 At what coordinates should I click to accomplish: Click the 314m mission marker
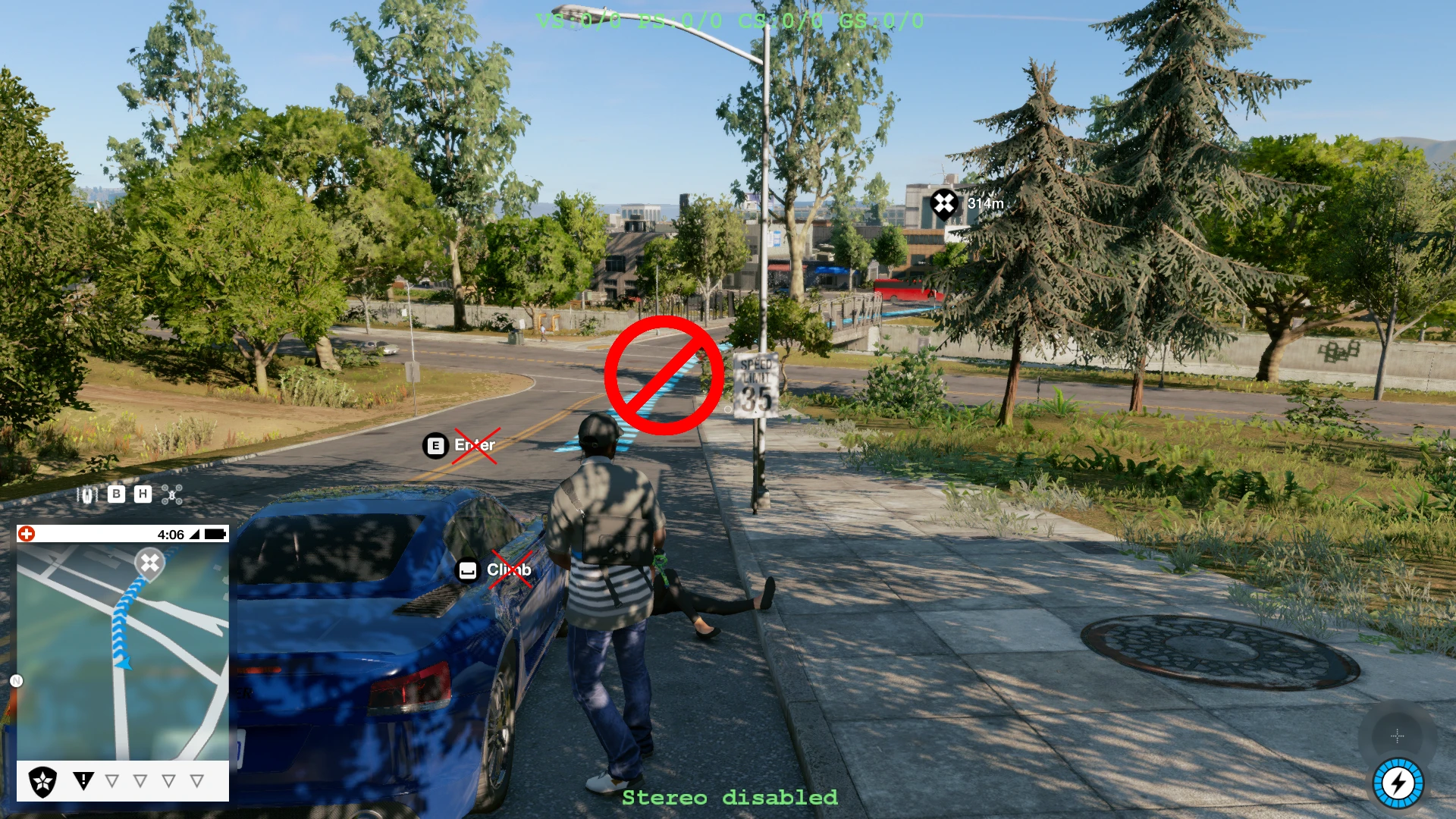pyautogui.click(x=943, y=204)
